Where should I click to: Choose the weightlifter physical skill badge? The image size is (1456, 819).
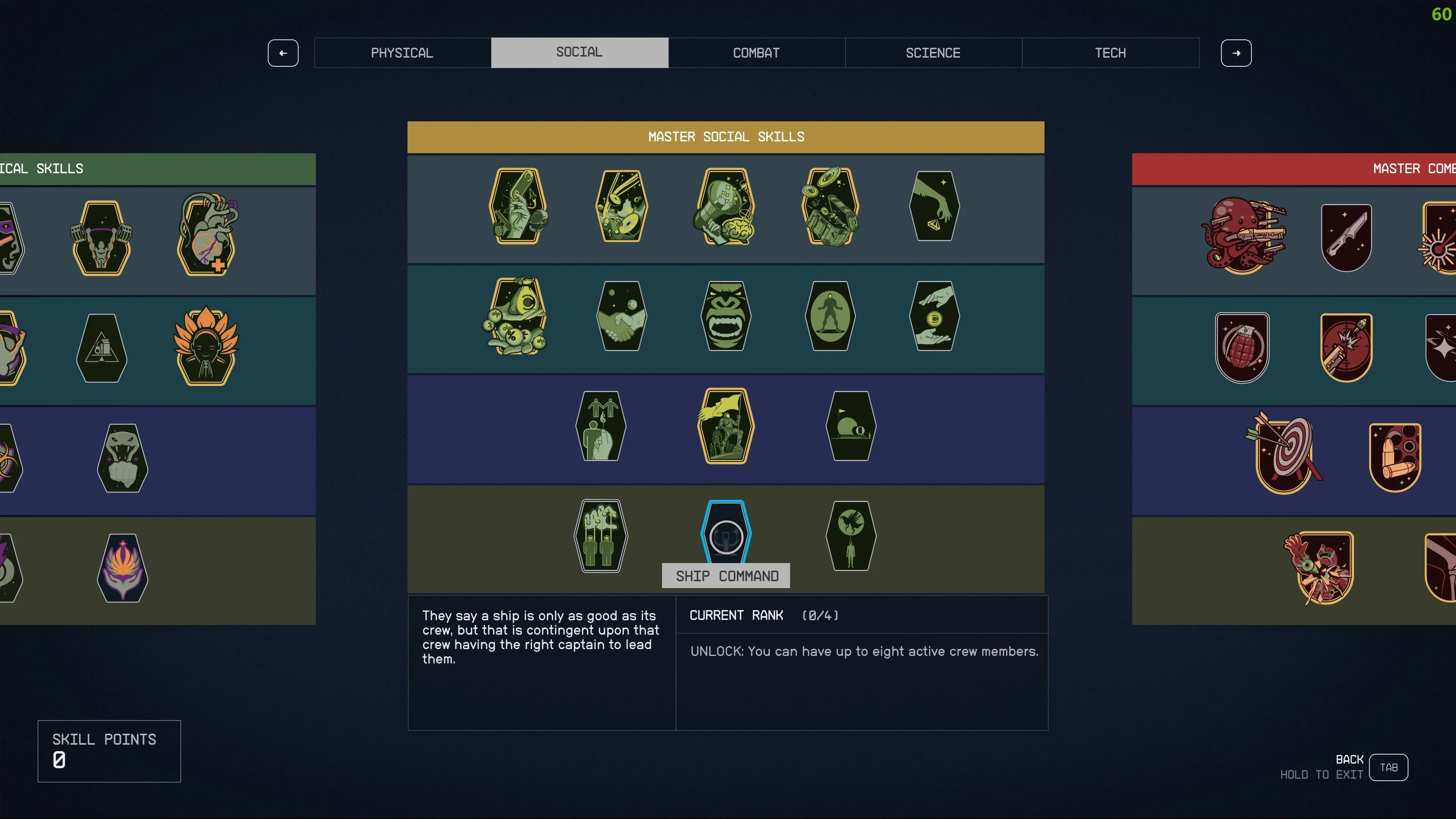click(x=102, y=238)
